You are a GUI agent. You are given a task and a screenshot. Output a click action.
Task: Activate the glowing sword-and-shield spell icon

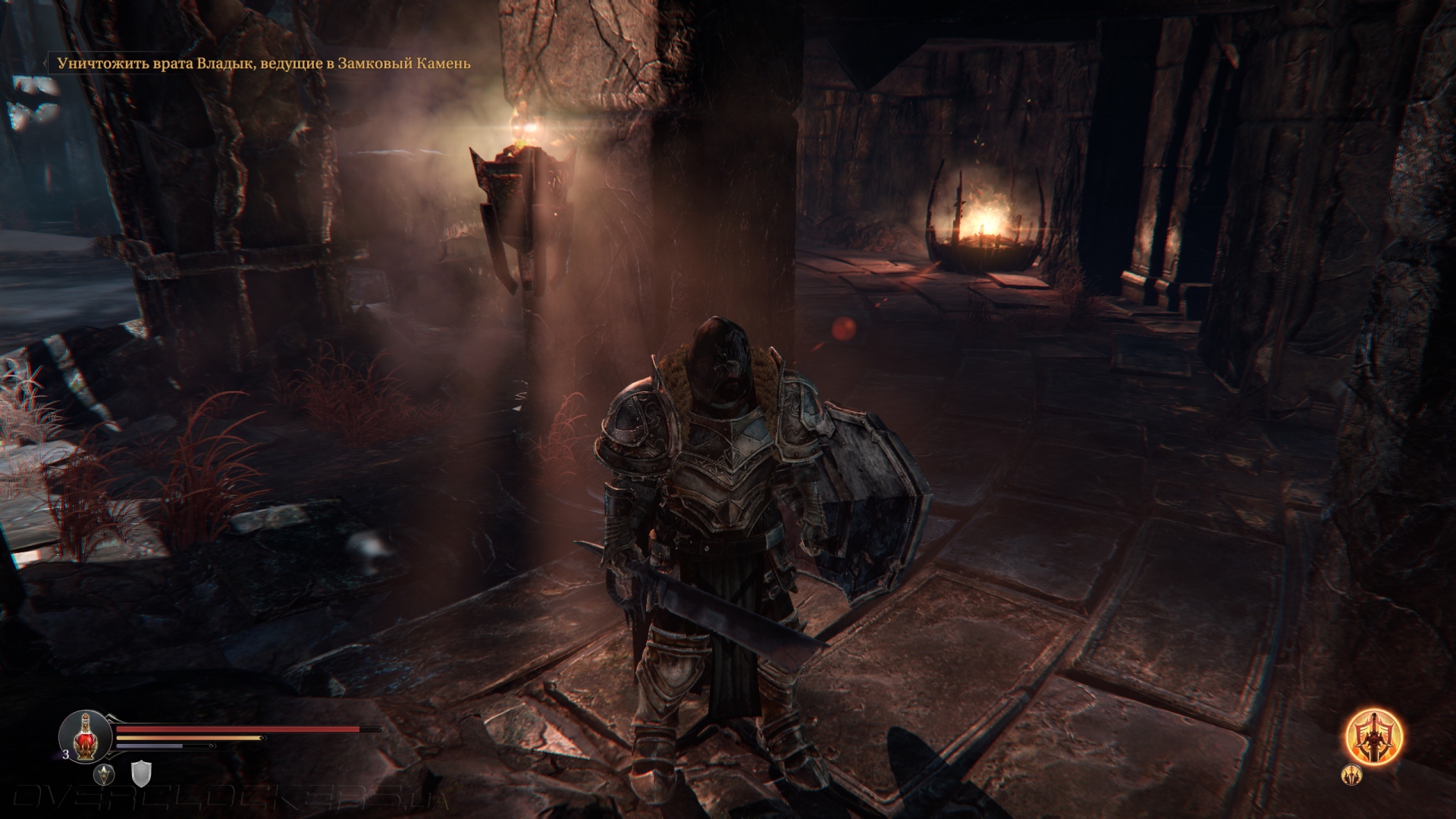tap(1373, 736)
